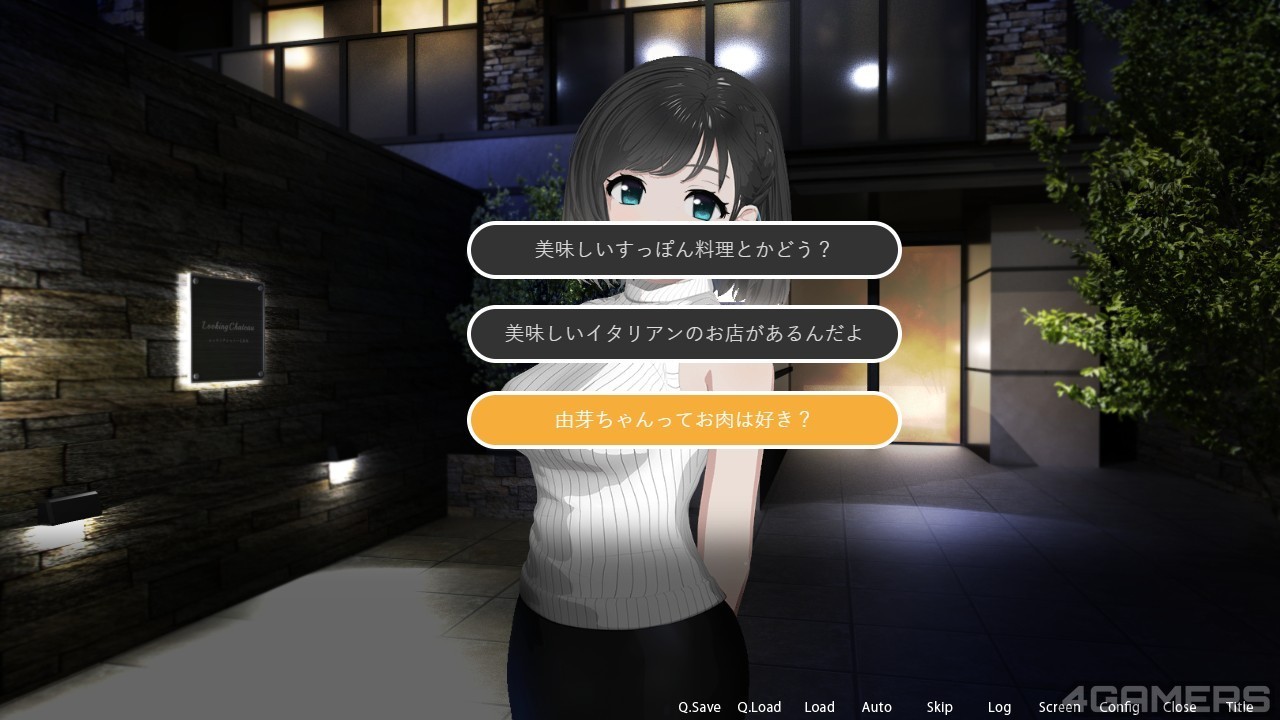Viewport: 1280px width, 720px height.
Task: Select the イタリアンのお店 reply
Action: click(x=684, y=334)
